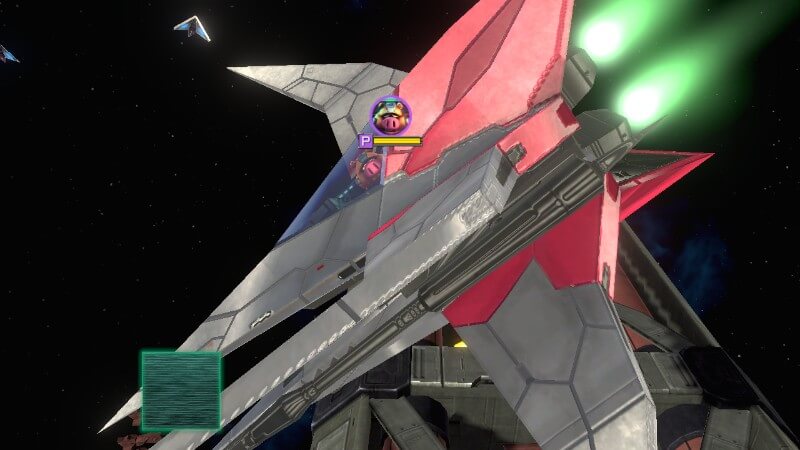This screenshot has height=450, width=800.
Task: Open the green static comm panel
Action: (181, 390)
